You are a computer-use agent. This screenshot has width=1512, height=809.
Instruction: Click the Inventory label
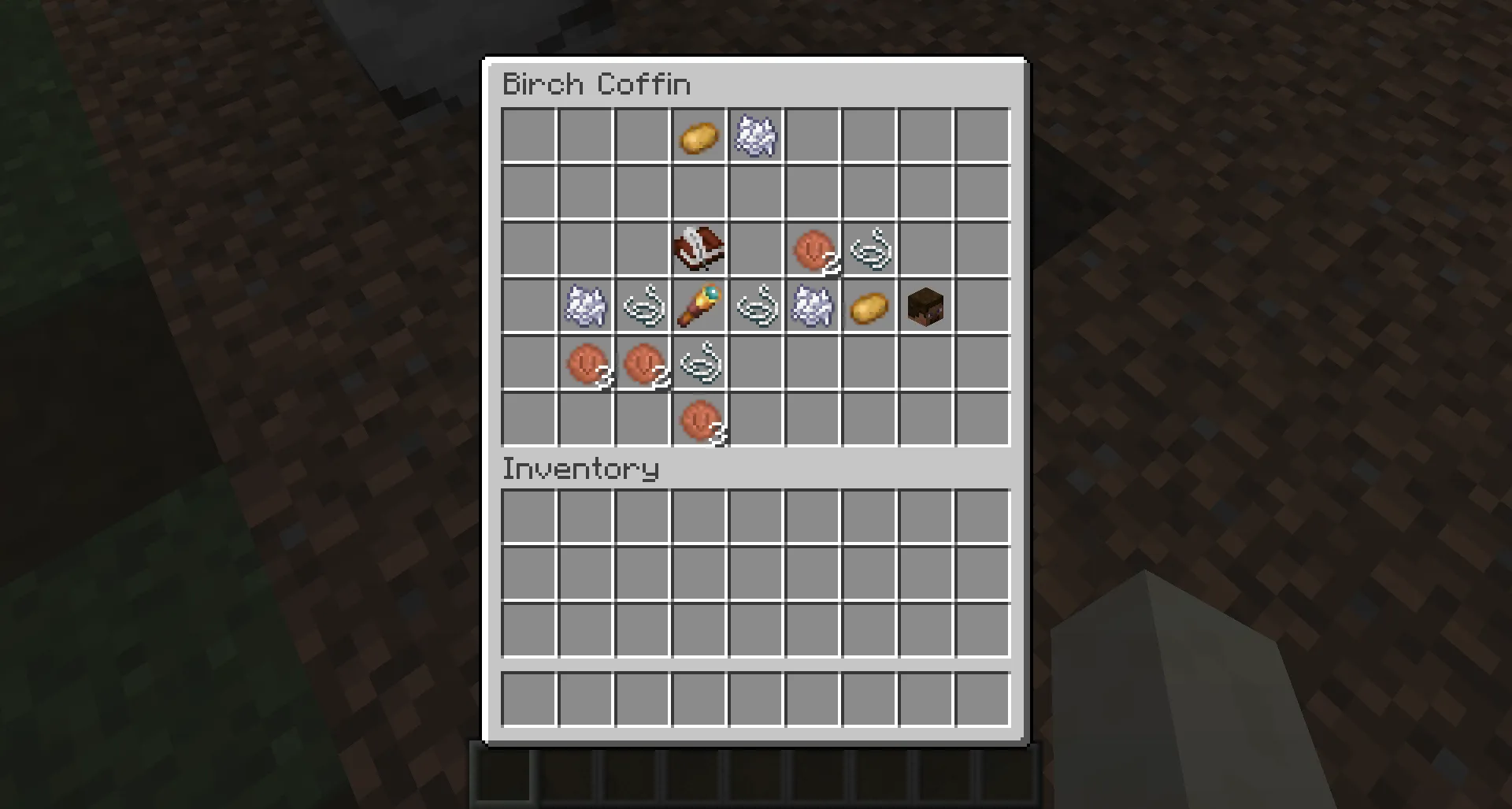(580, 469)
